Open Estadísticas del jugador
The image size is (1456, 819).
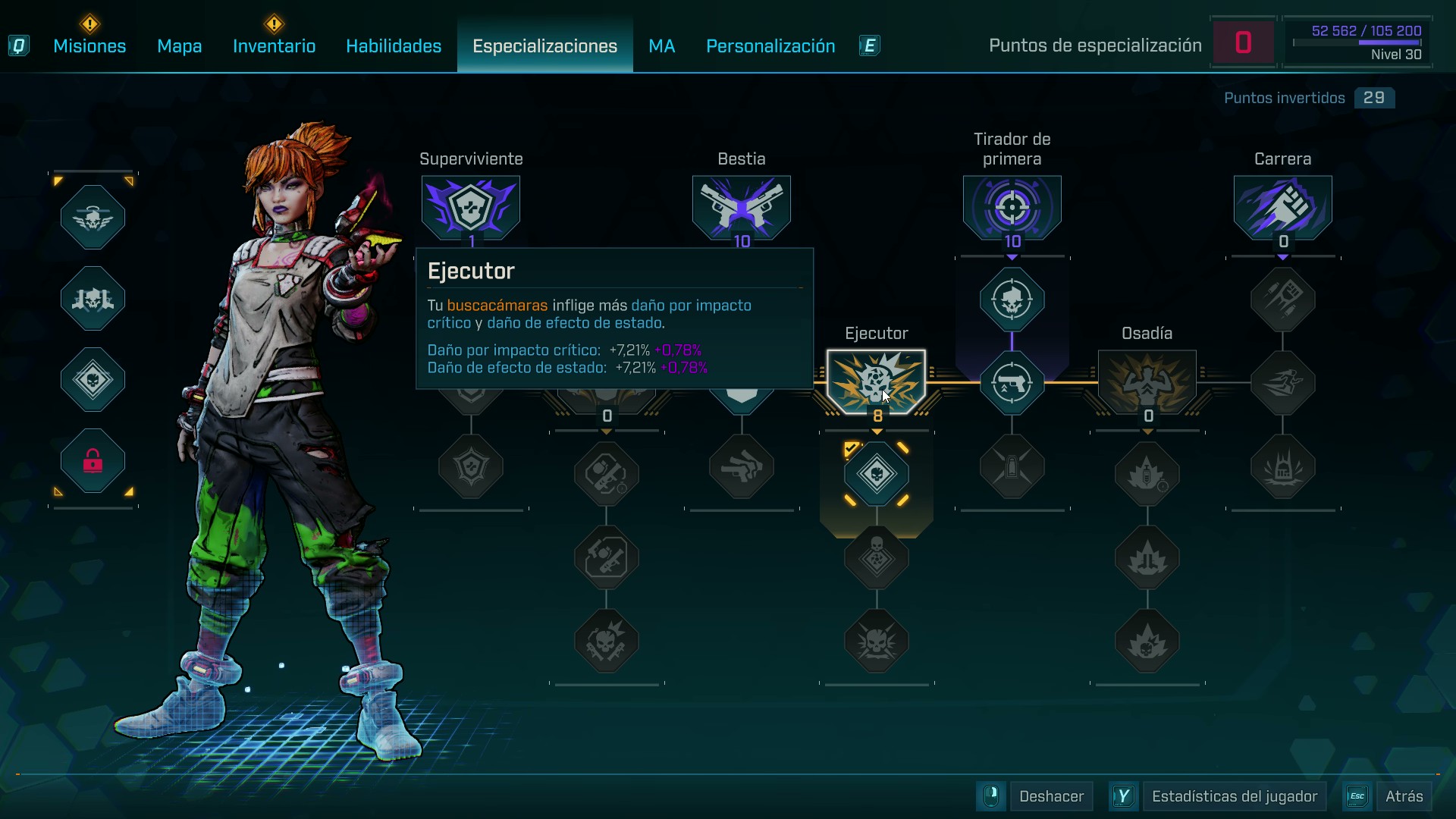1234,796
